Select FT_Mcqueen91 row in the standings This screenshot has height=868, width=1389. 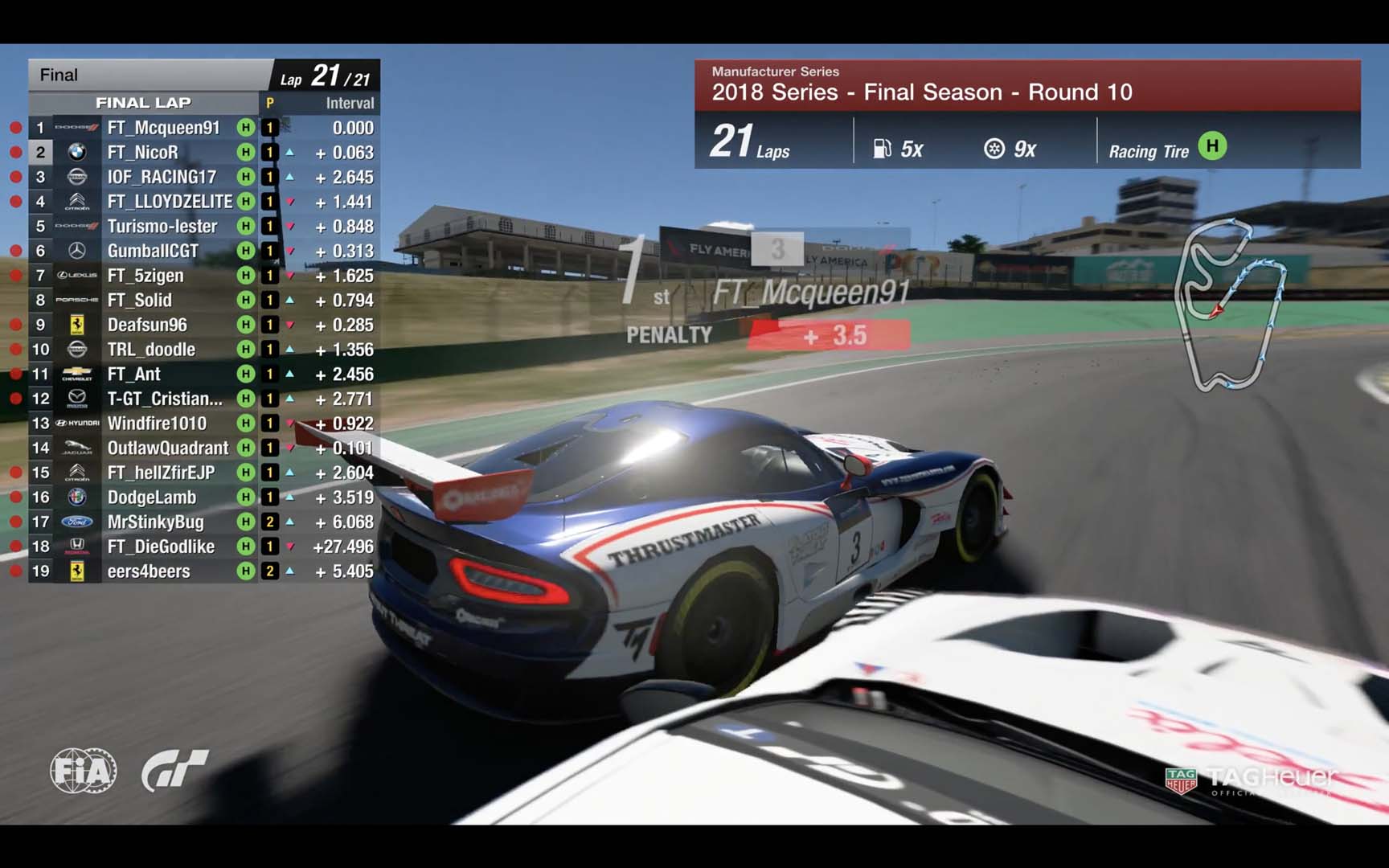[163, 128]
